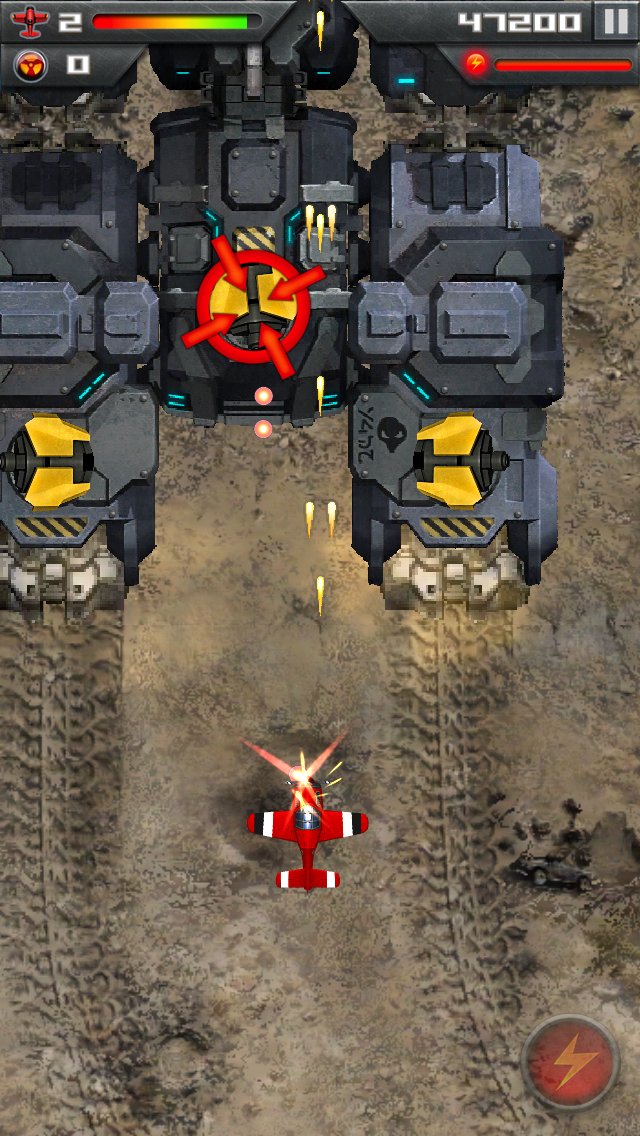Viewport: 640px width, 1136px height.
Task: Activate the lightning bolt special attack
Action: [571, 1063]
